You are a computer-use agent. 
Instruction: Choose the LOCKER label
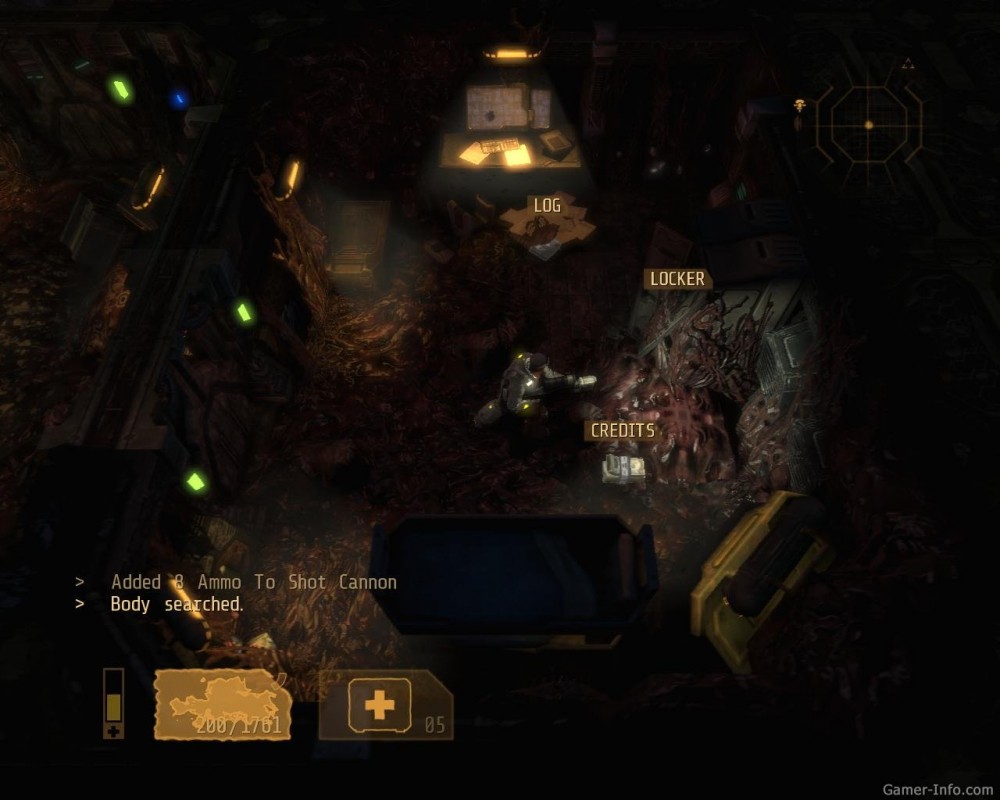[x=677, y=279]
